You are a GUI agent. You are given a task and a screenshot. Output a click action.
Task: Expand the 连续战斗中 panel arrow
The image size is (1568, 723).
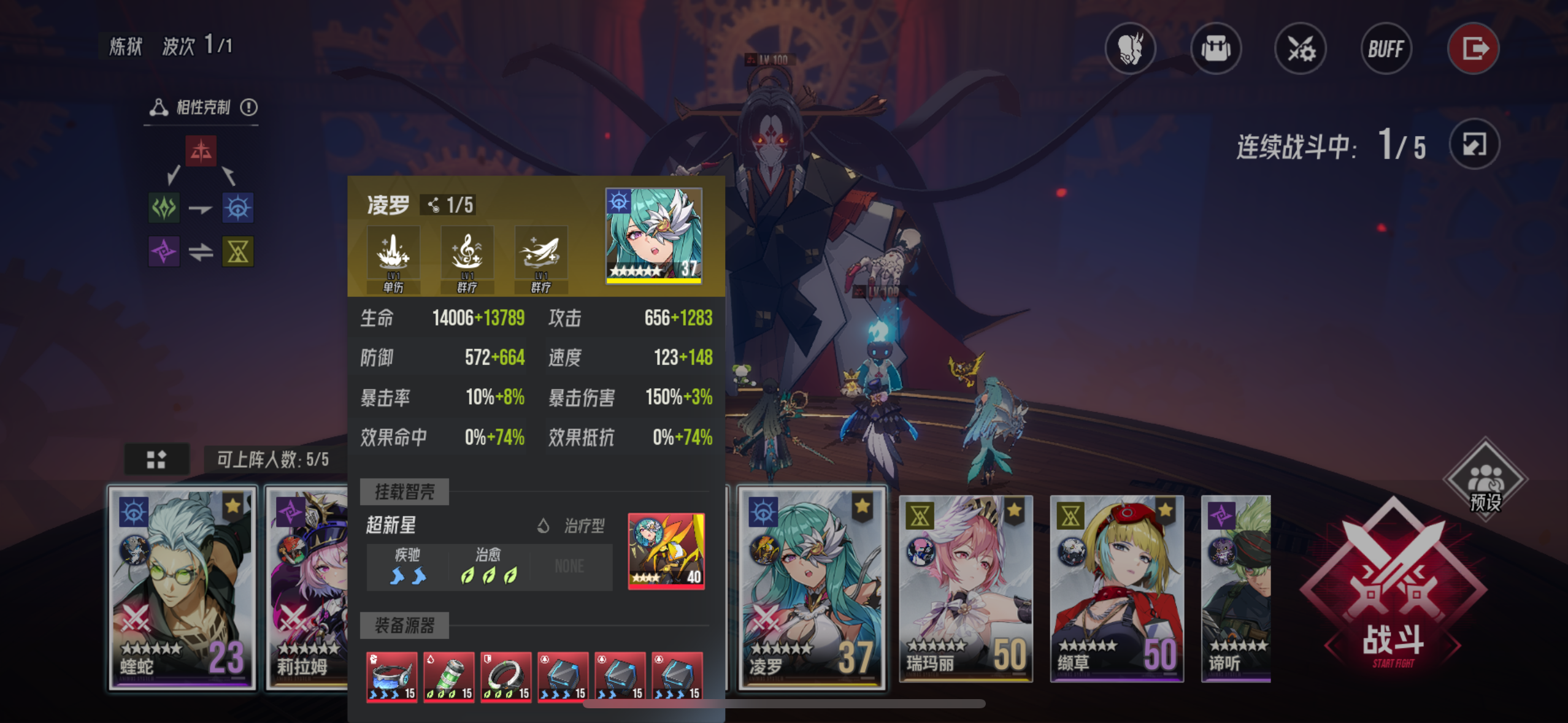click(x=1475, y=144)
